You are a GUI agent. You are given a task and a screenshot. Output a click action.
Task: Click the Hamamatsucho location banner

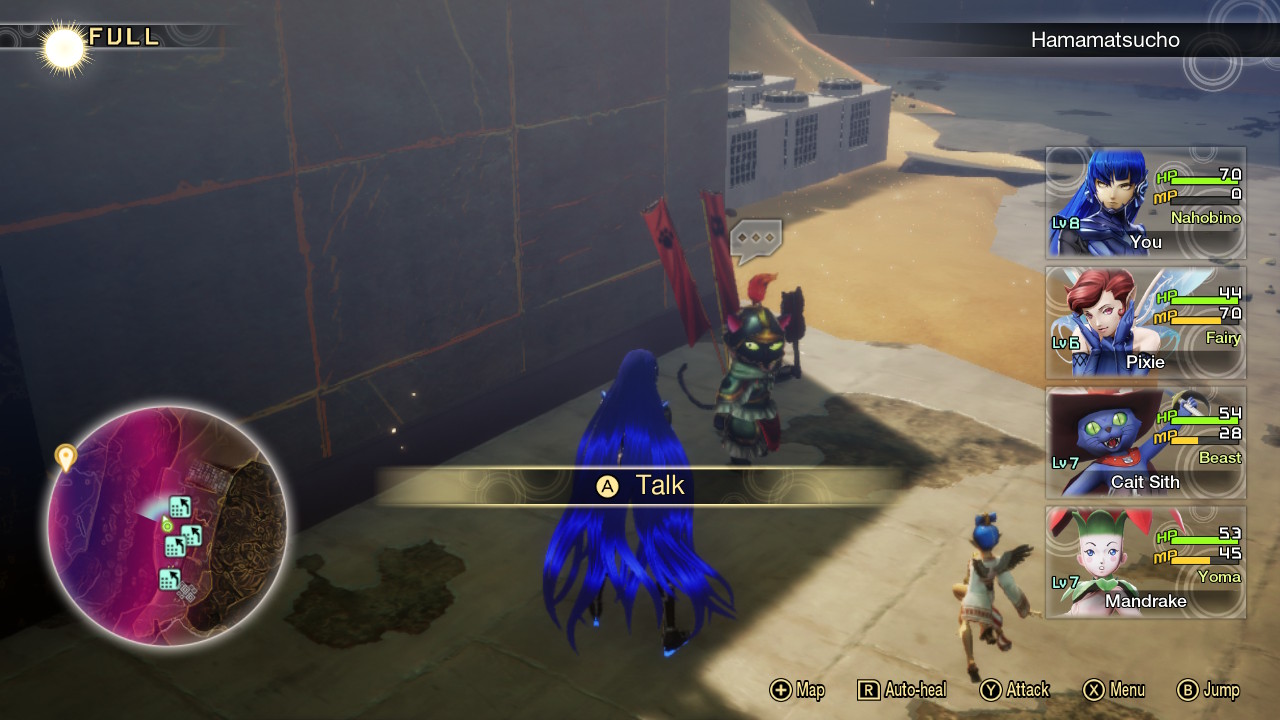point(1105,40)
